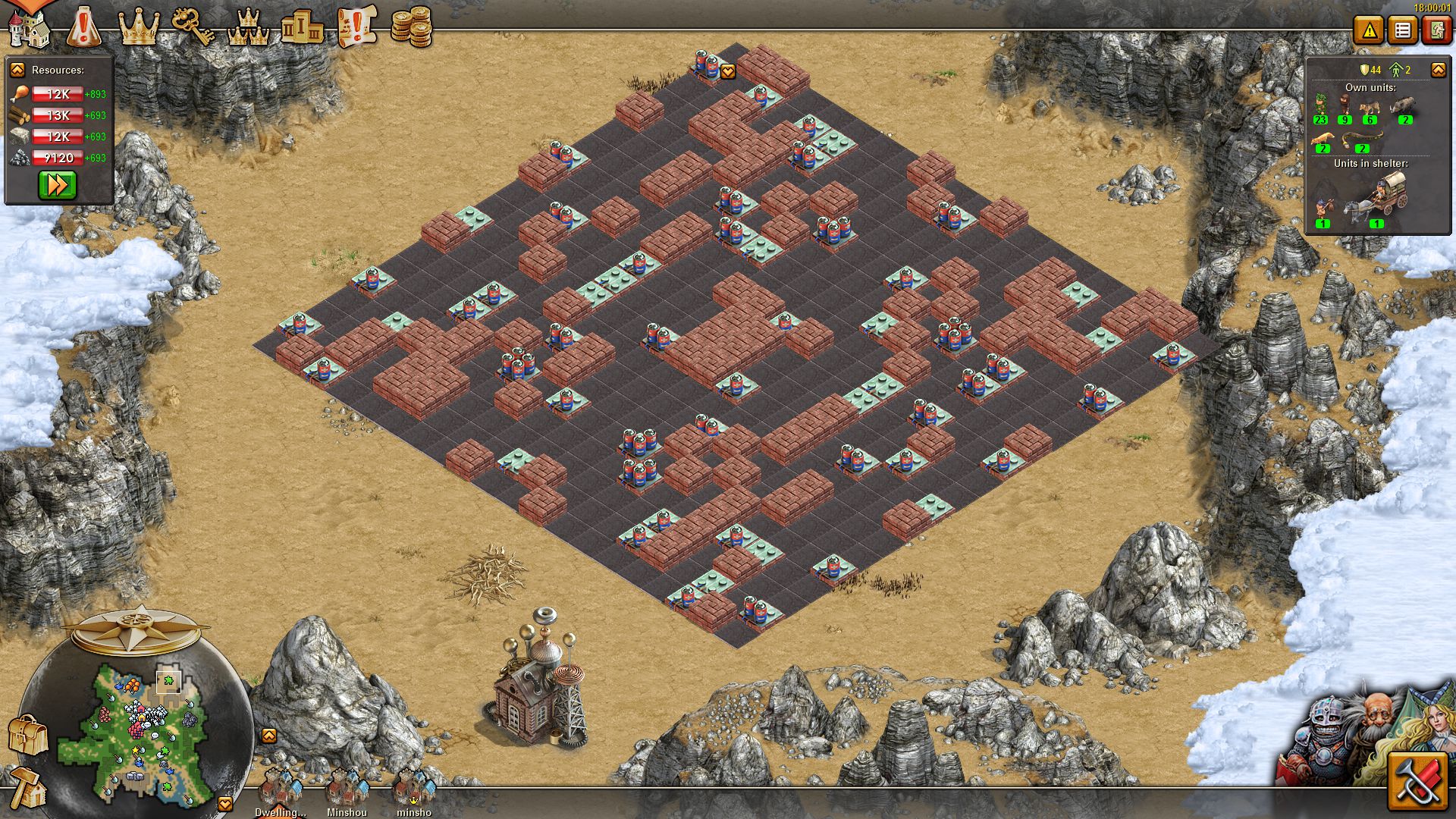
Task: Open the crossed tools button near advisors
Action: (1417, 782)
